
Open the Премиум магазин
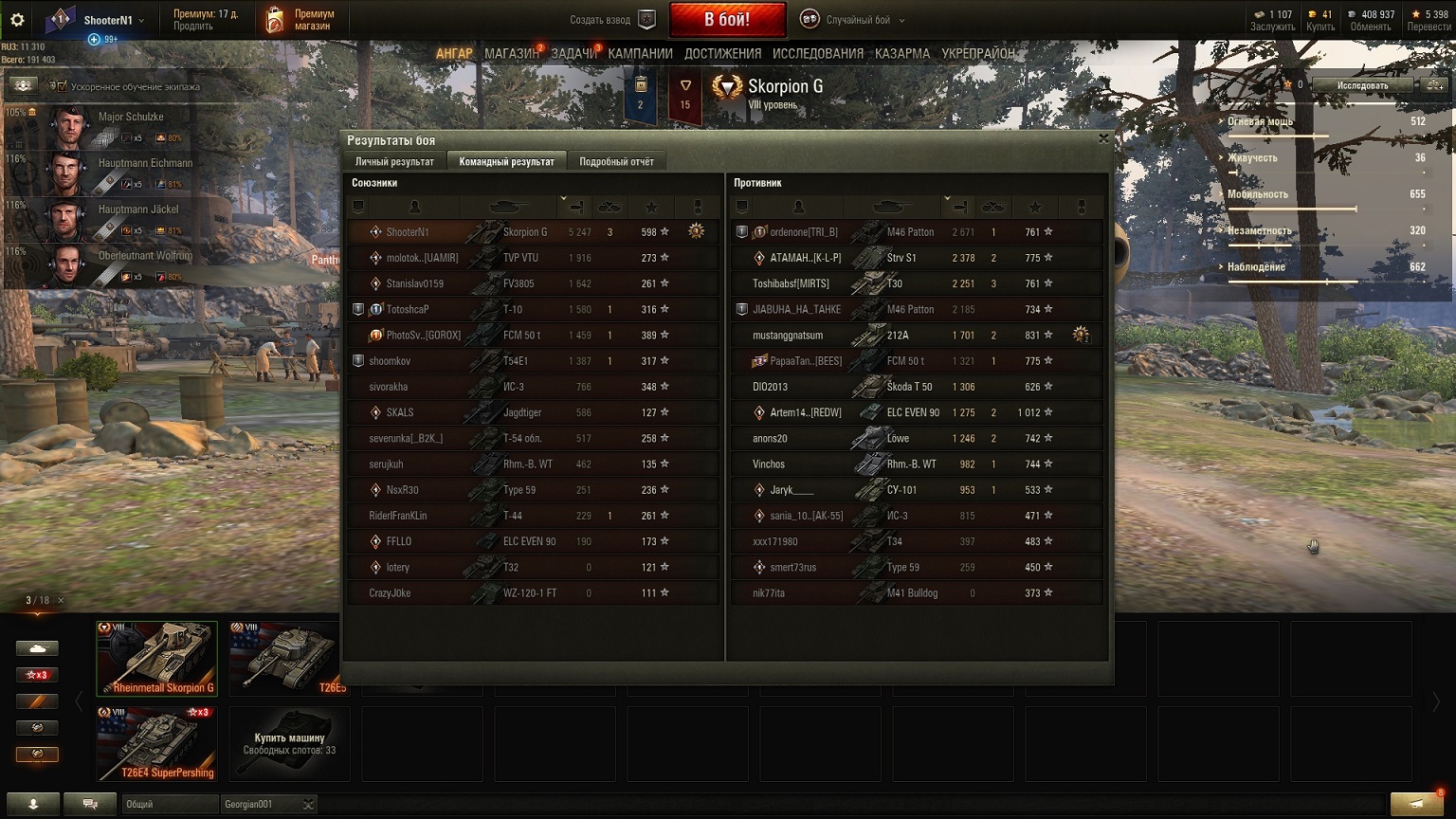tap(300, 20)
